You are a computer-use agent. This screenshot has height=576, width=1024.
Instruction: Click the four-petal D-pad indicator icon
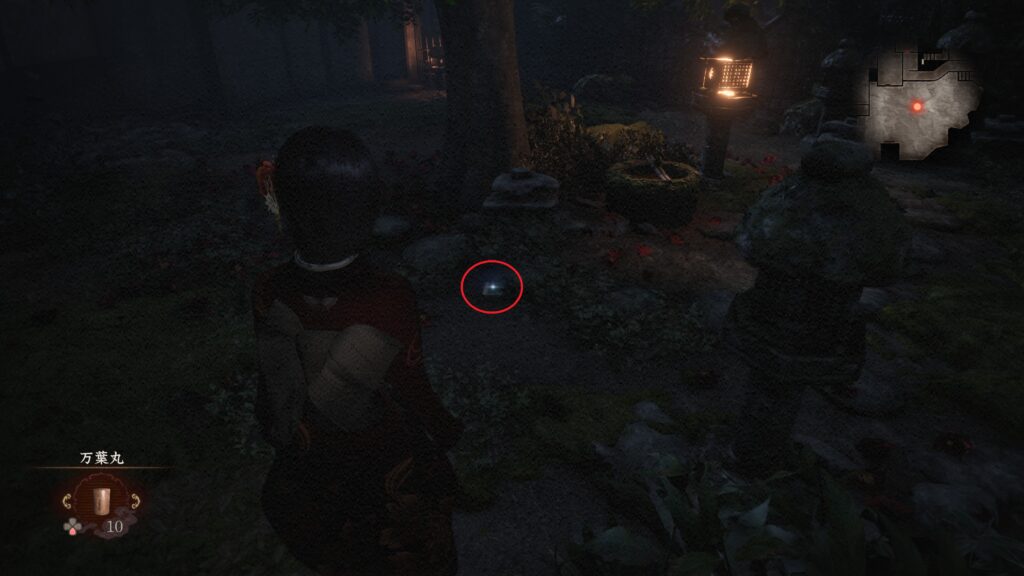[x=72, y=525]
